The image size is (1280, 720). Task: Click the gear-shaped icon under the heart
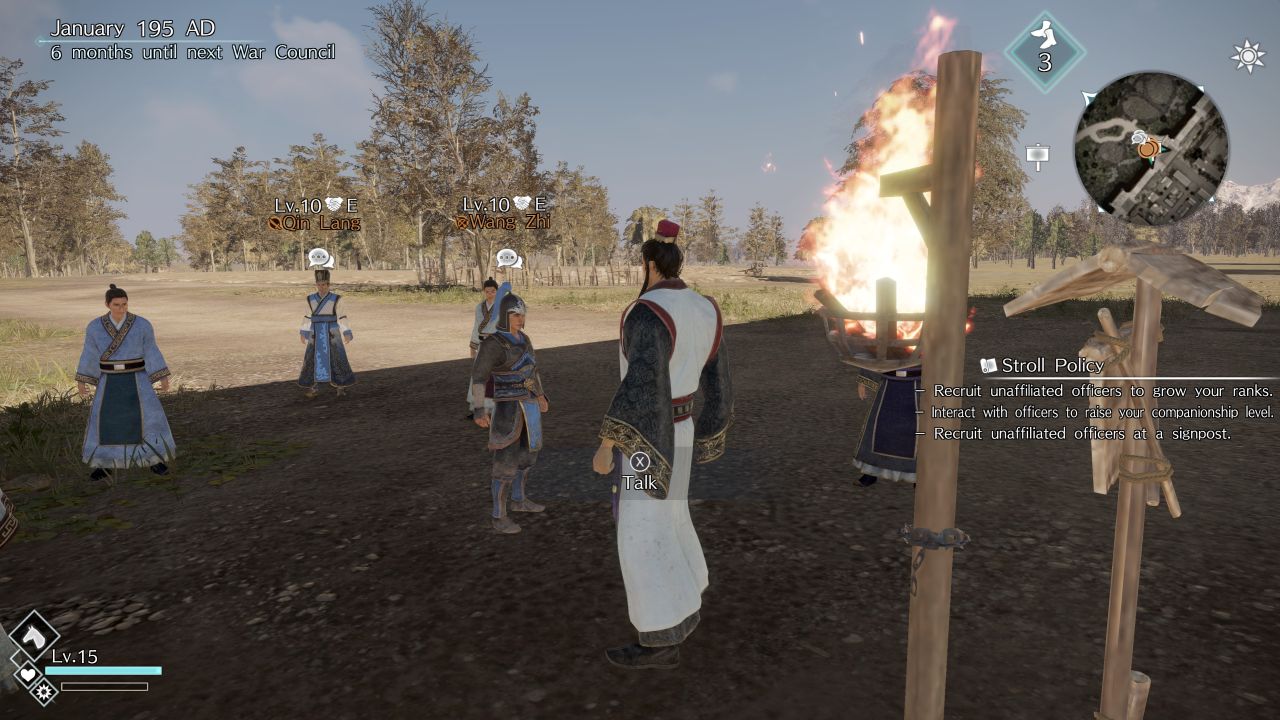(x=43, y=690)
